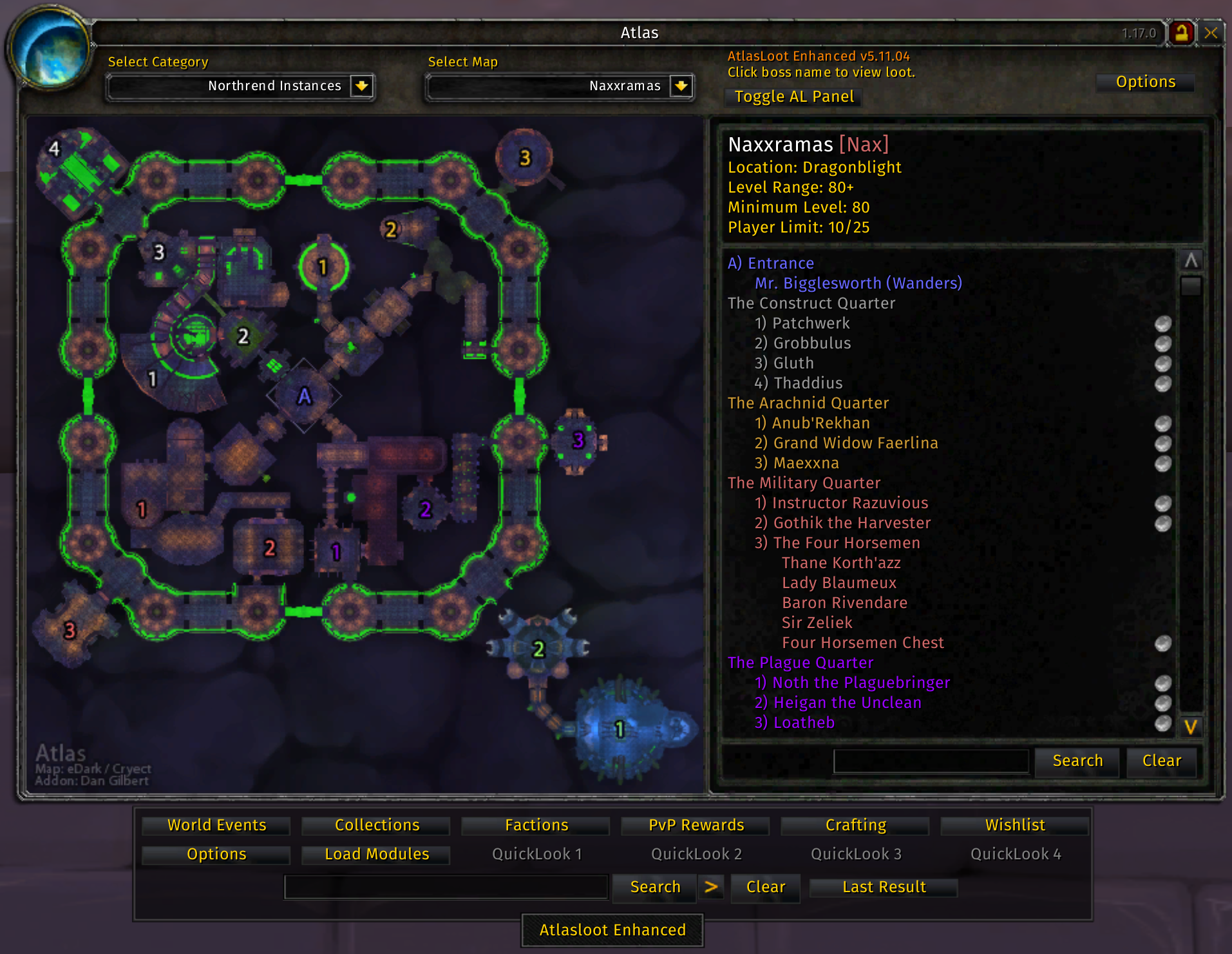
Task: Toggle the window lock padlock
Action: (x=1181, y=33)
